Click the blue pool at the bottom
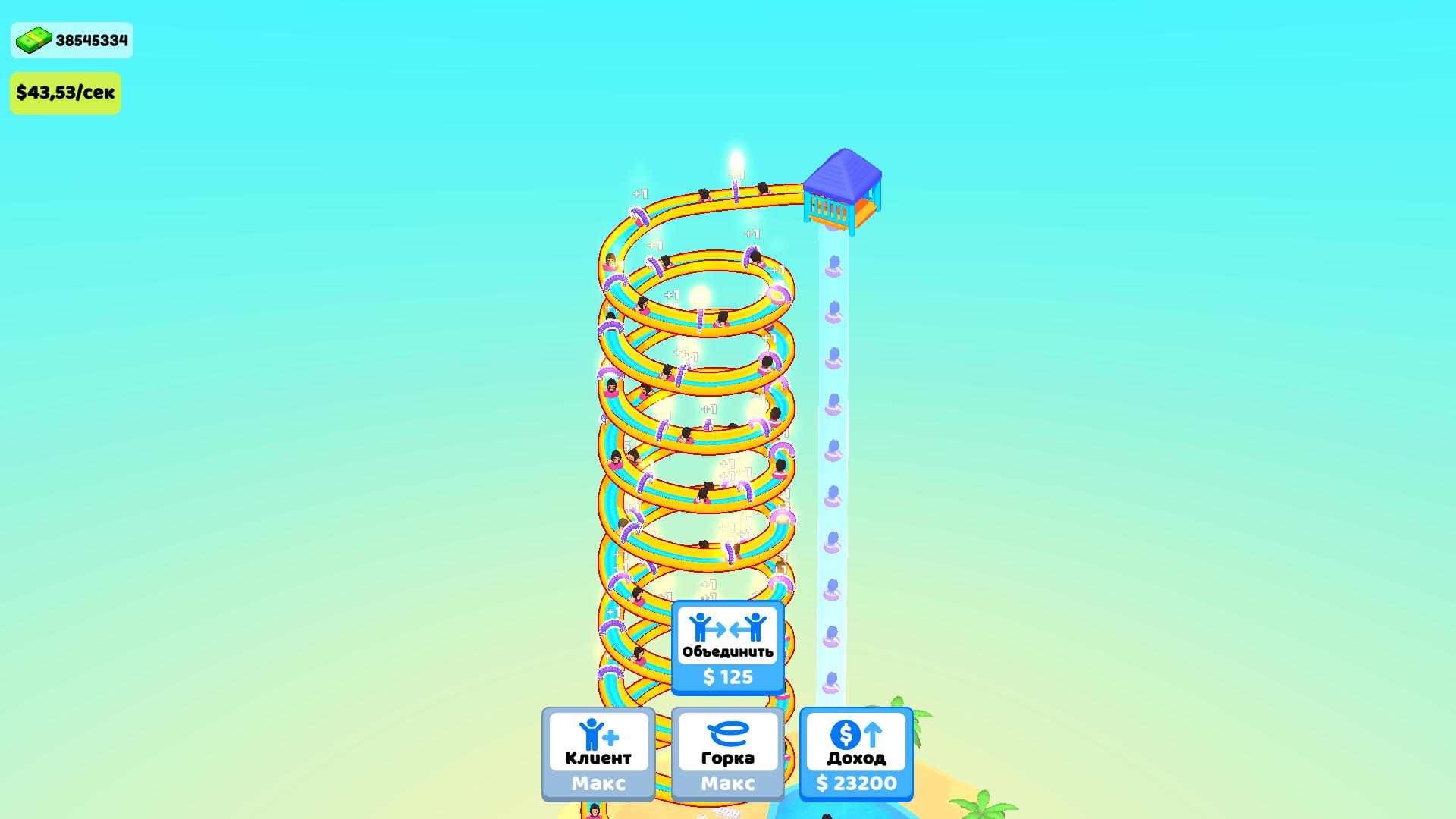This screenshot has height=819, width=1456. (834, 808)
